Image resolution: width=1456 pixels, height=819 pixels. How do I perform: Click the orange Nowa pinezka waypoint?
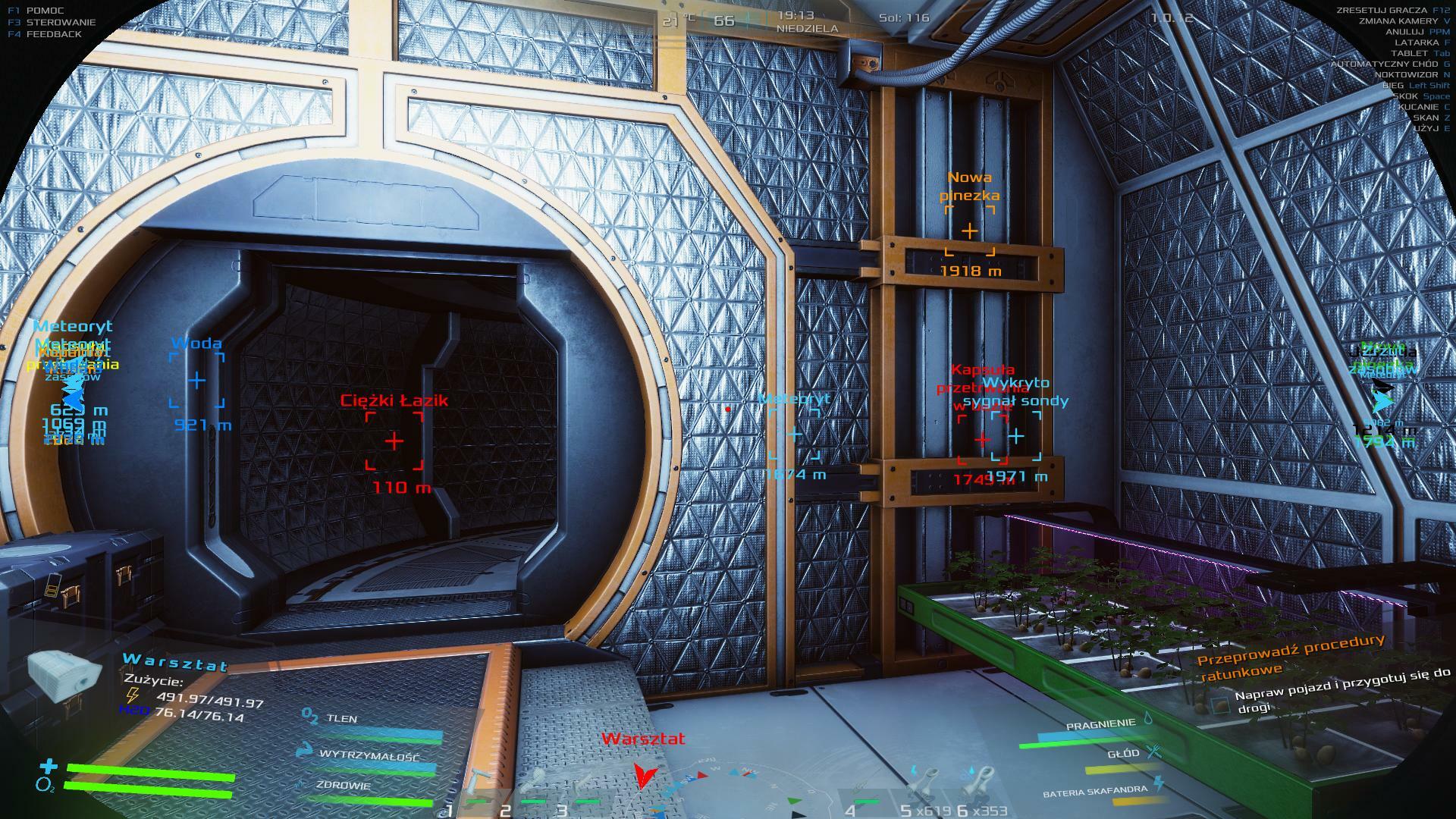970,231
